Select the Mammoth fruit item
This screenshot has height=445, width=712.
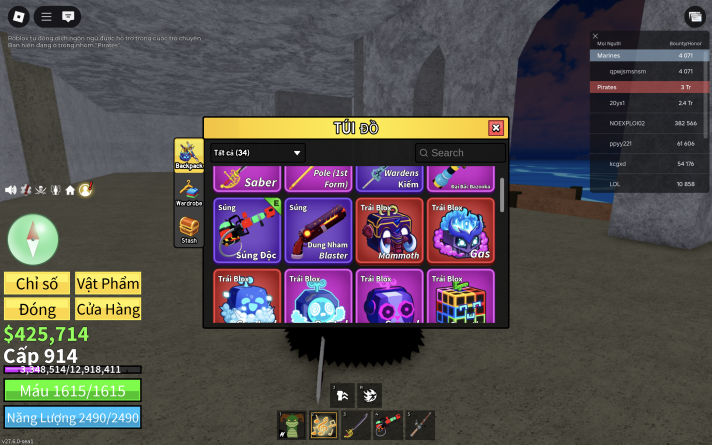tap(388, 231)
